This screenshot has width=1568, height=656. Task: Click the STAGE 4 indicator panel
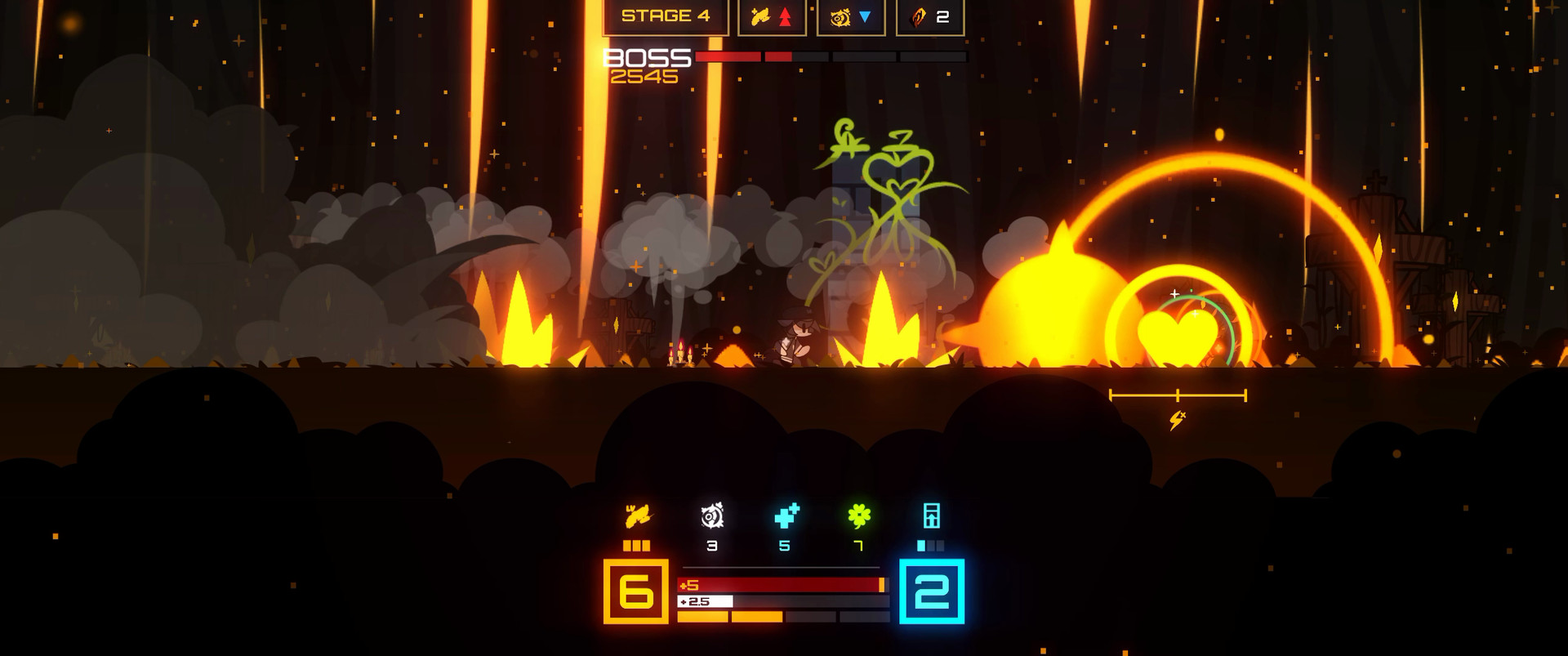point(666,17)
